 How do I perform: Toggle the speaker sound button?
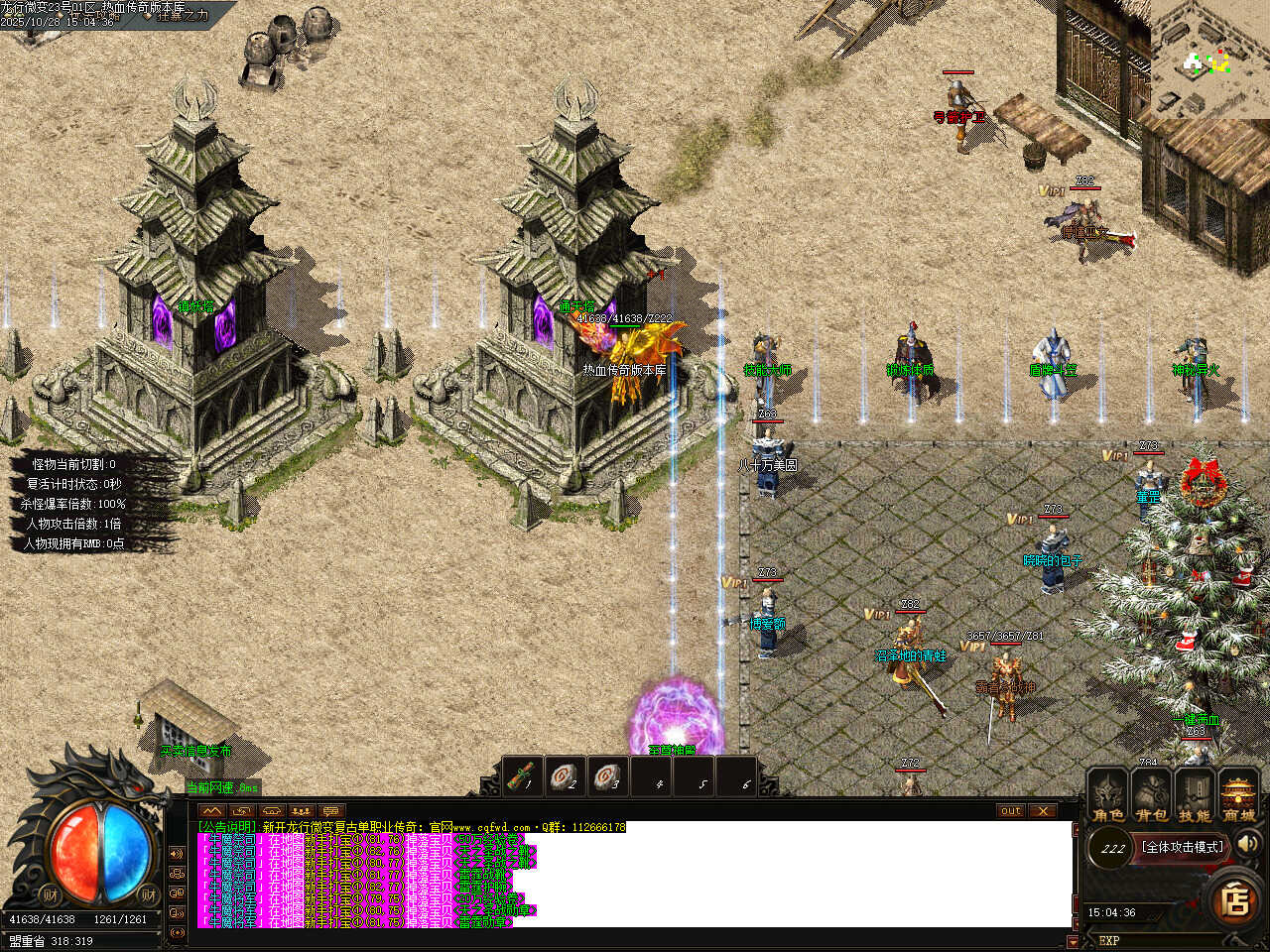pos(1248,844)
